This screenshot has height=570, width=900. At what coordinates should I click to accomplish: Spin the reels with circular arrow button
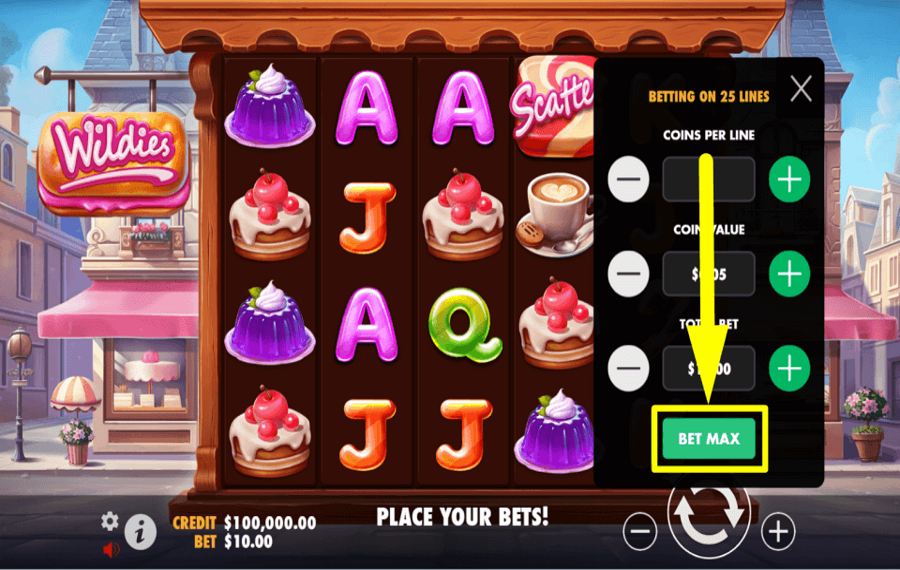click(709, 515)
